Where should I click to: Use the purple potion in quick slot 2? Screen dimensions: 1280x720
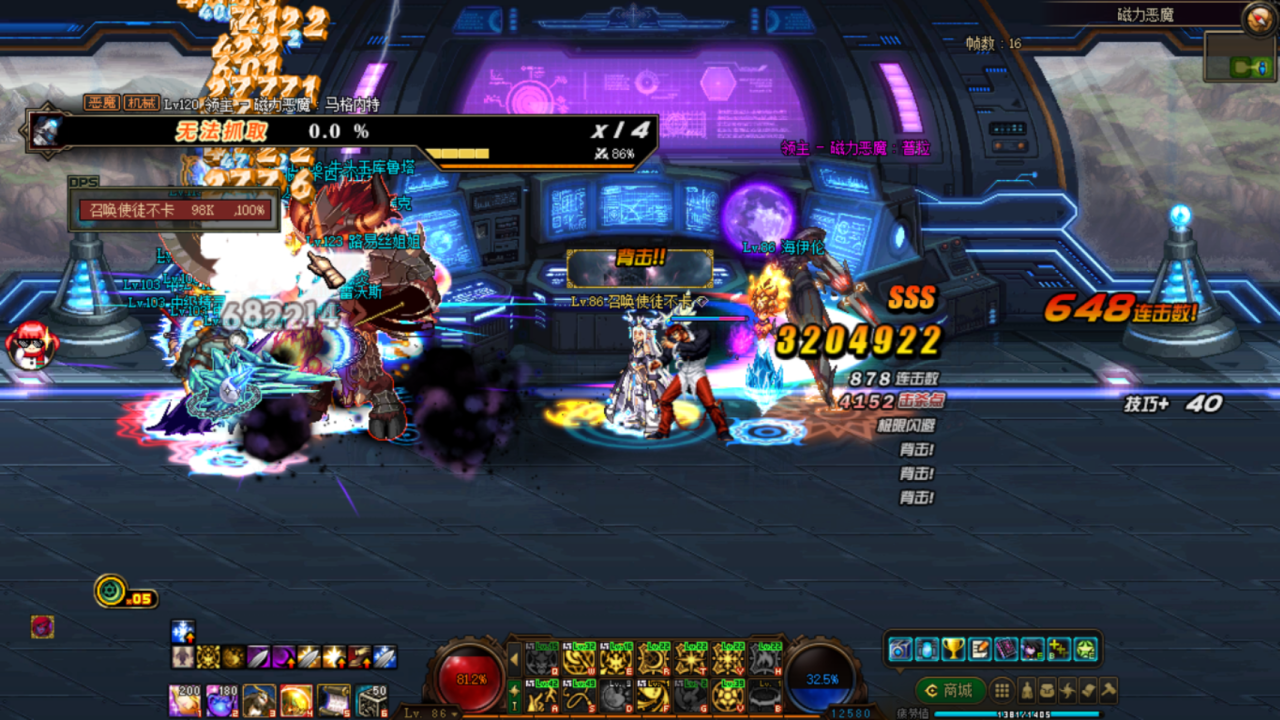[220, 701]
